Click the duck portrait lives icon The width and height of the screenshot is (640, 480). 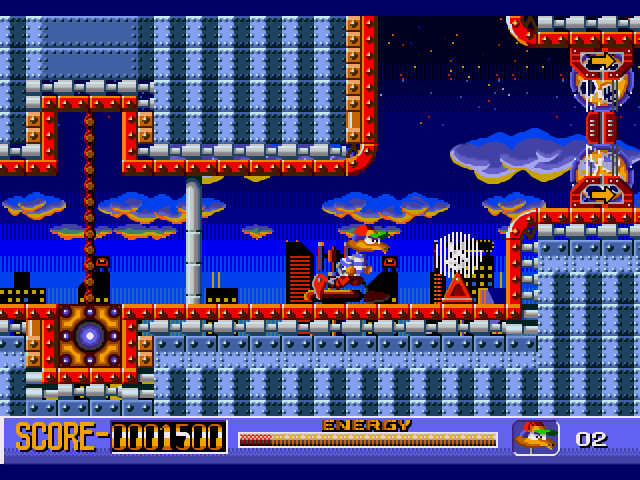(x=535, y=438)
